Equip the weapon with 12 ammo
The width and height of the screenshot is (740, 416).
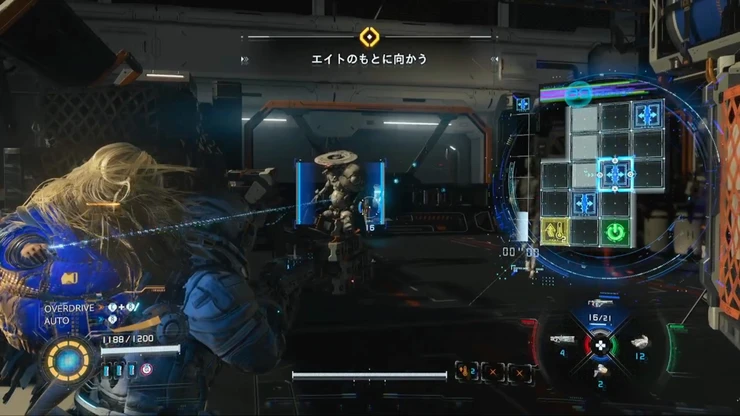(x=641, y=342)
